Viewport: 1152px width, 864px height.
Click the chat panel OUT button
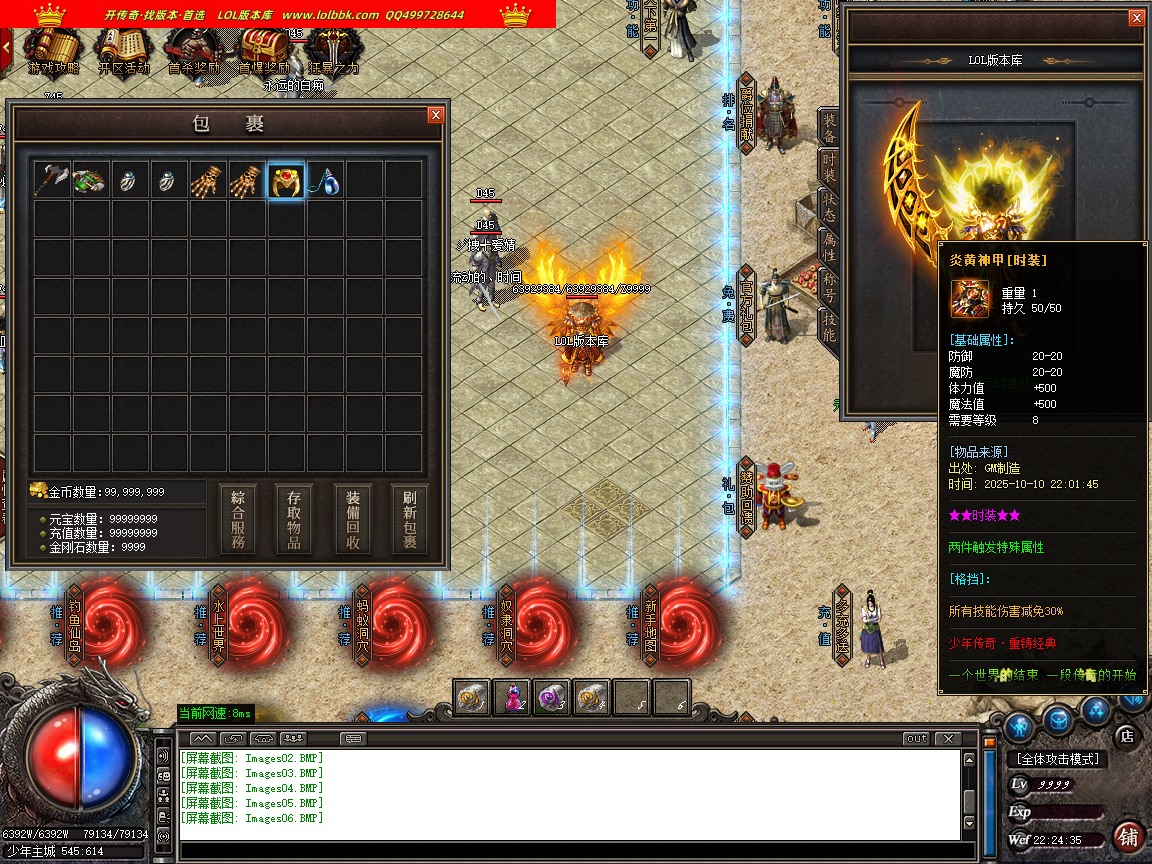tap(916, 739)
